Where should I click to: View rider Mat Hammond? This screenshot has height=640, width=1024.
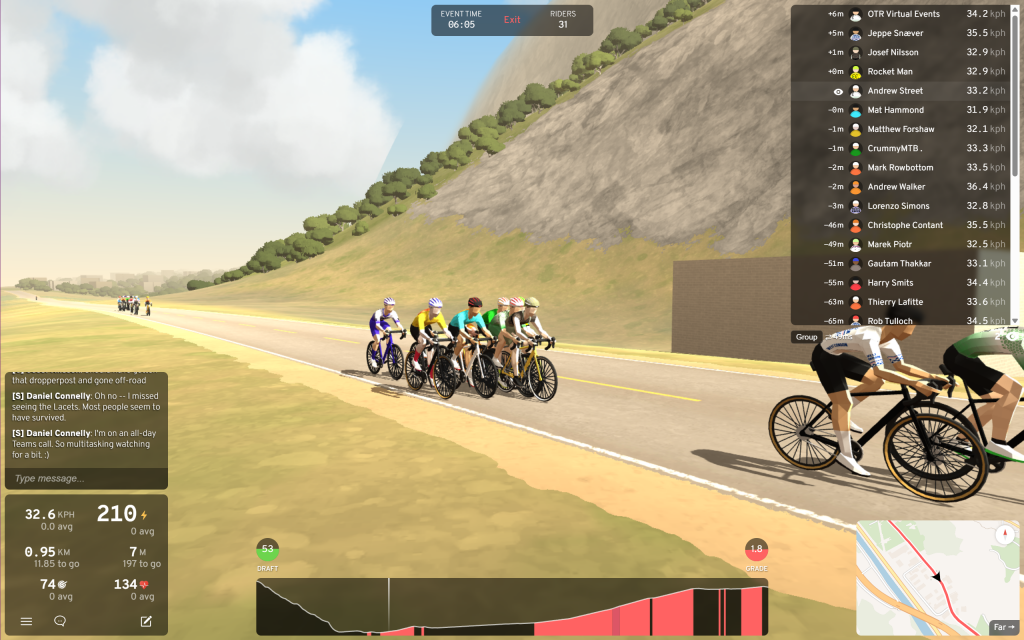pyautogui.click(x=895, y=110)
